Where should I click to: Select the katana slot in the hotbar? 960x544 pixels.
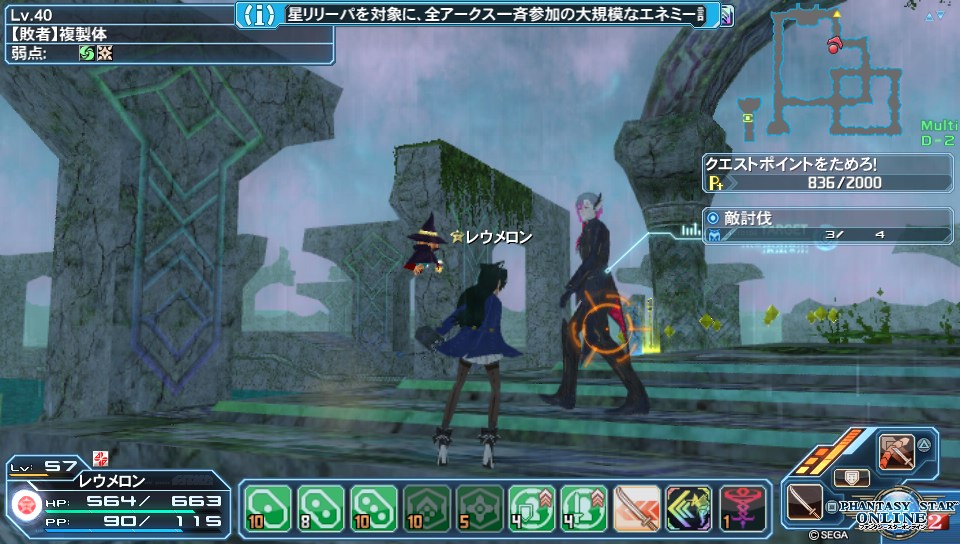click(x=636, y=505)
